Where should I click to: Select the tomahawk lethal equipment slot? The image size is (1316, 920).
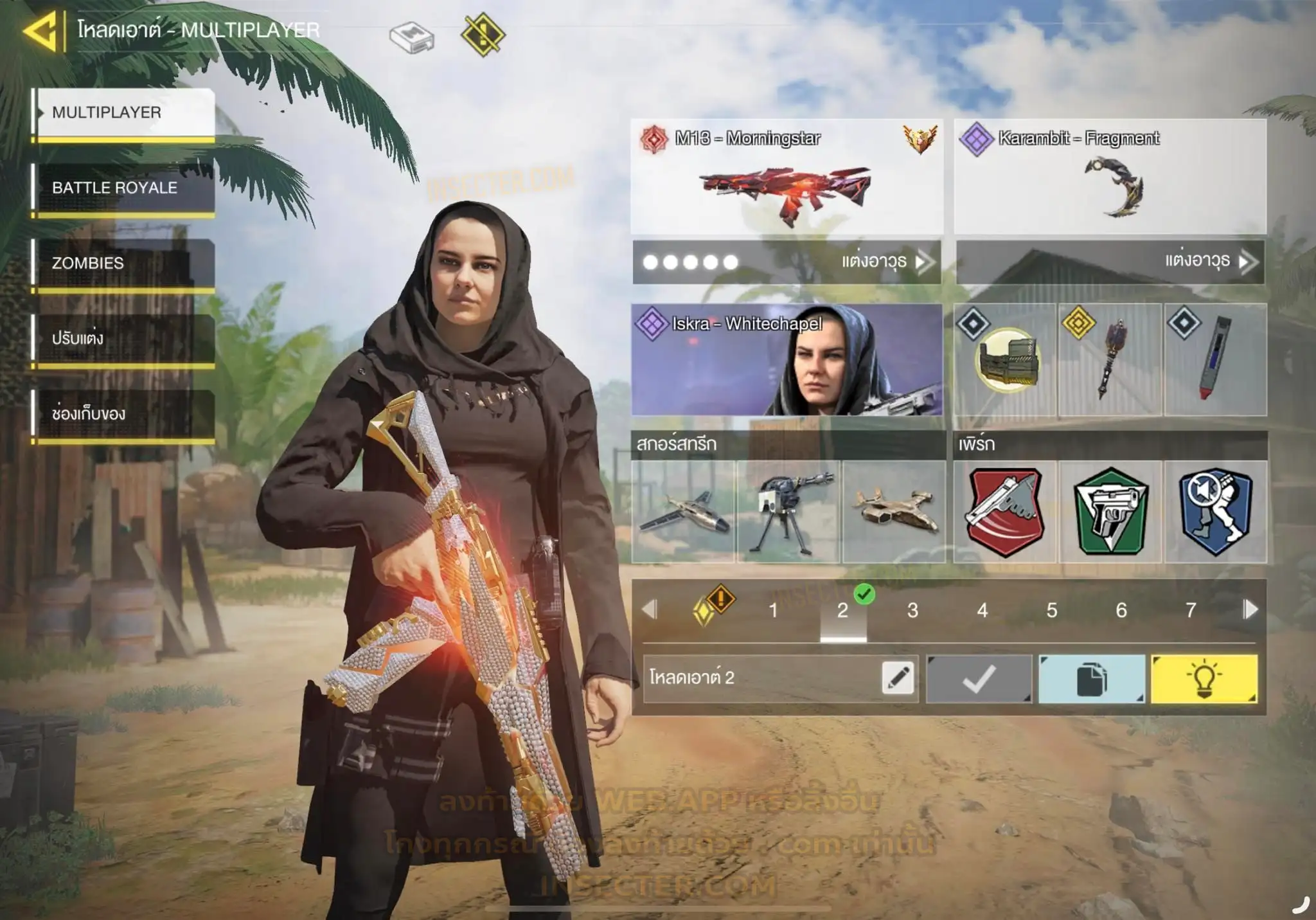pos(1110,360)
